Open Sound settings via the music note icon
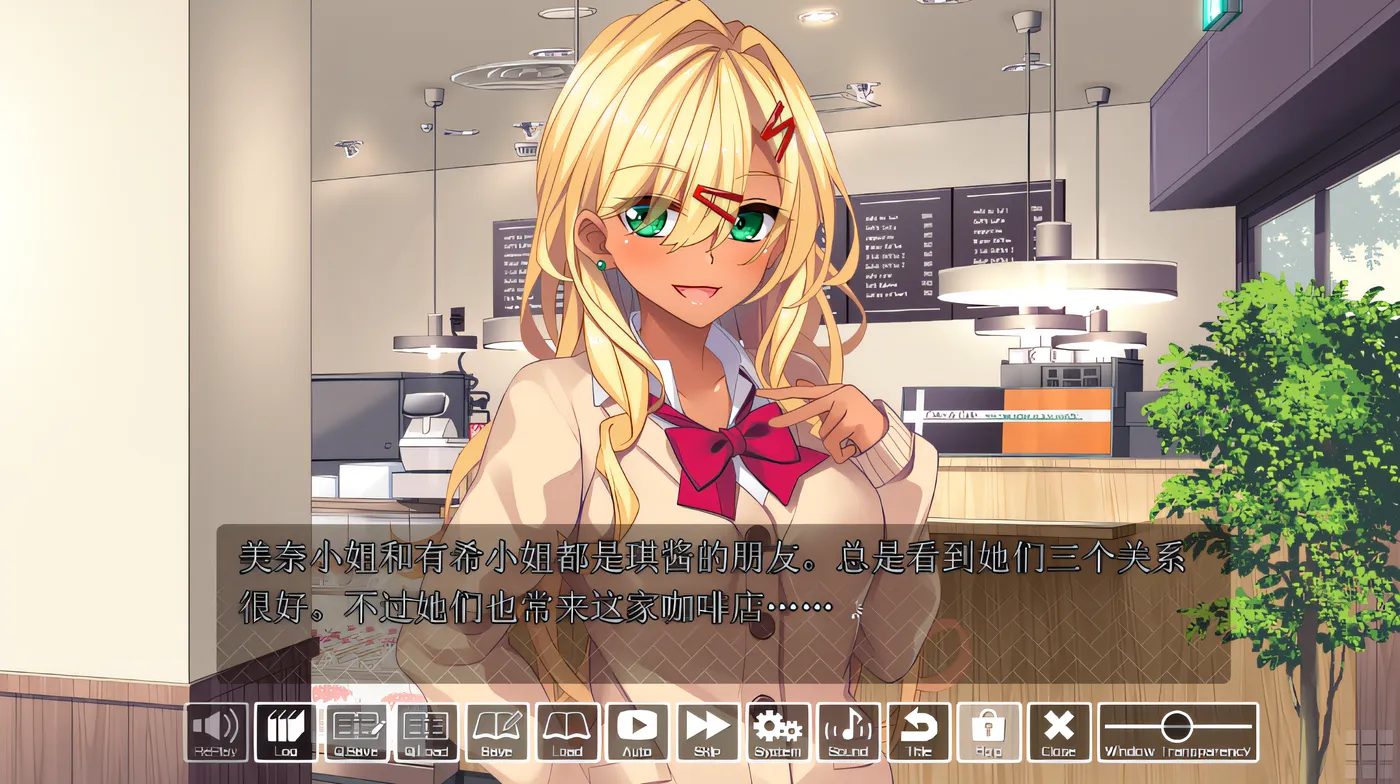1400x784 pixels. click(849, 734)
